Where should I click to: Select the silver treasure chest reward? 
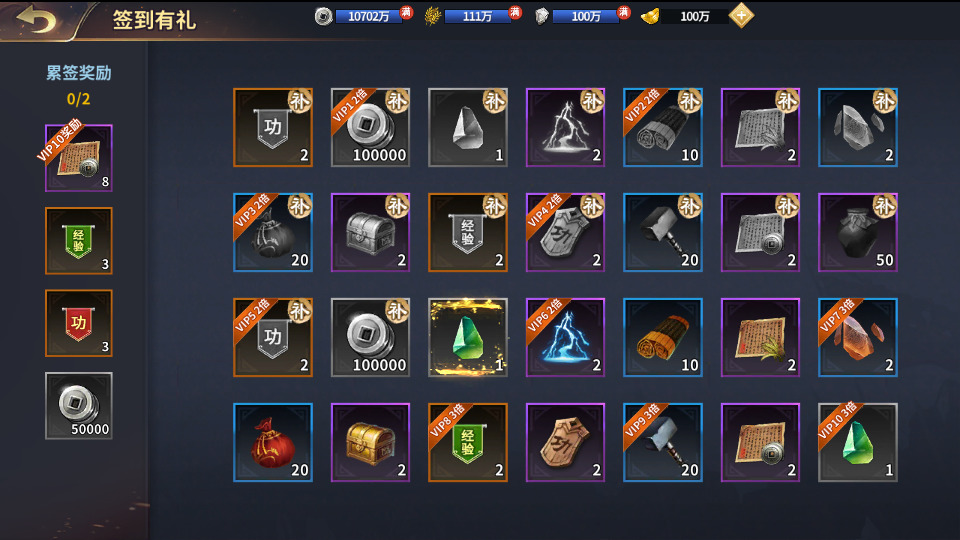point(370,232)
